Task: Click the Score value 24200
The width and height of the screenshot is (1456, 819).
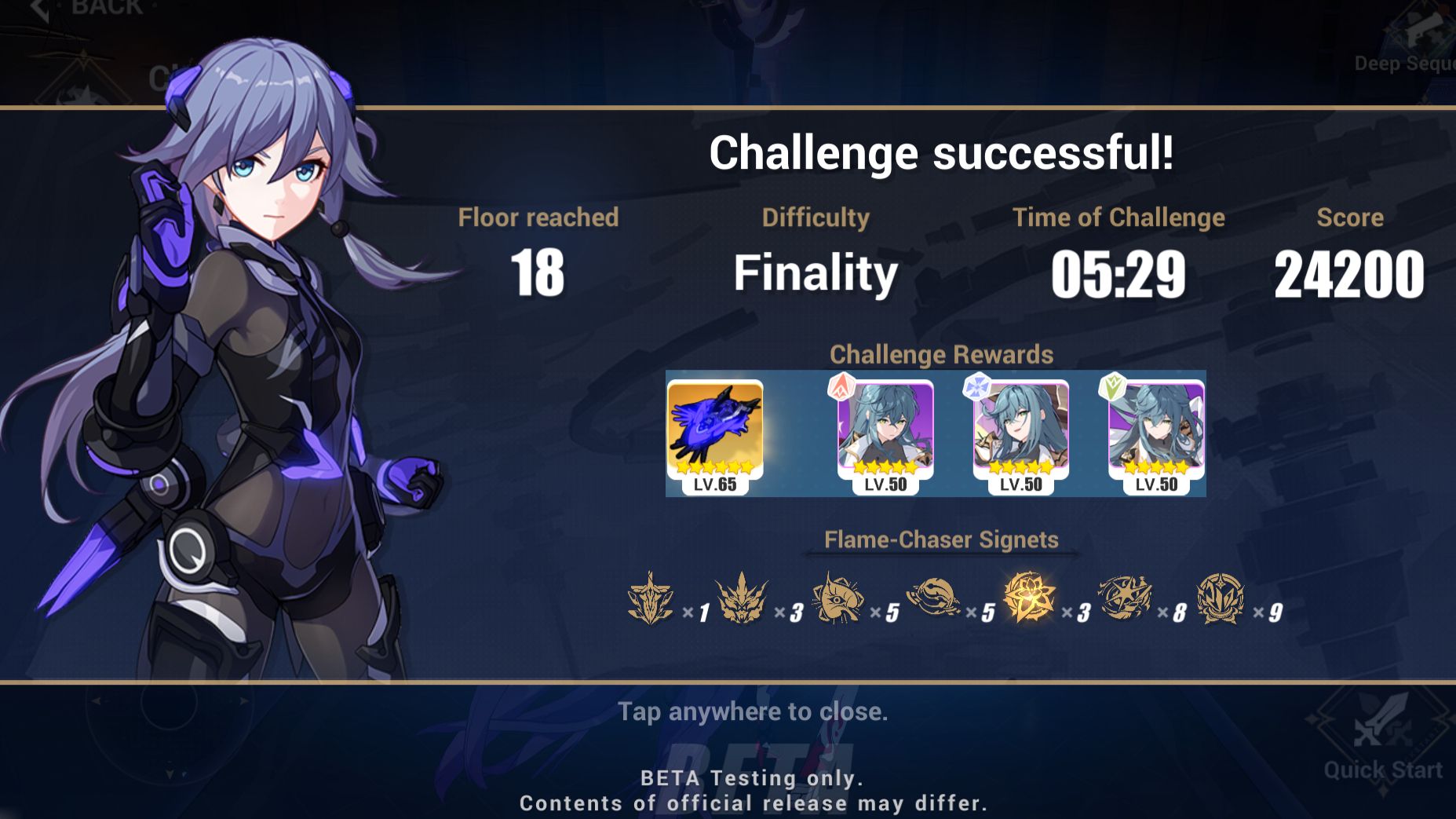Action: click(1351, 274)
